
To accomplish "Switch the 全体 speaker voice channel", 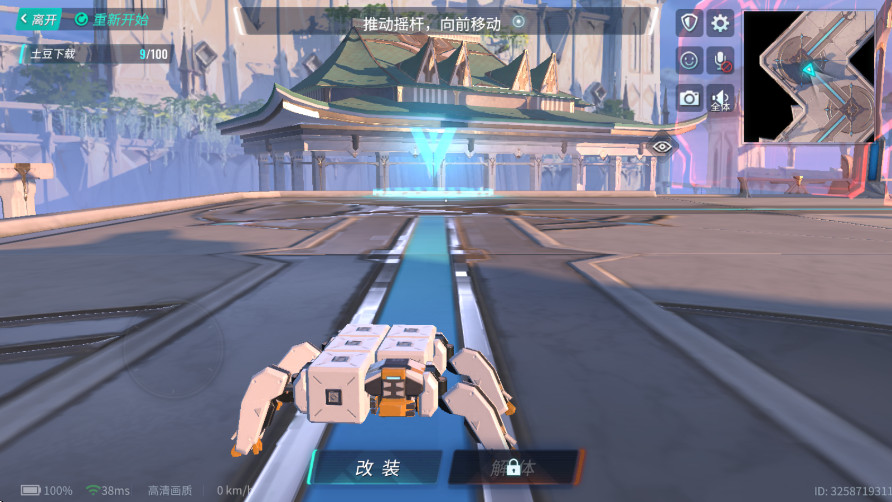I will tap(720, 97).
